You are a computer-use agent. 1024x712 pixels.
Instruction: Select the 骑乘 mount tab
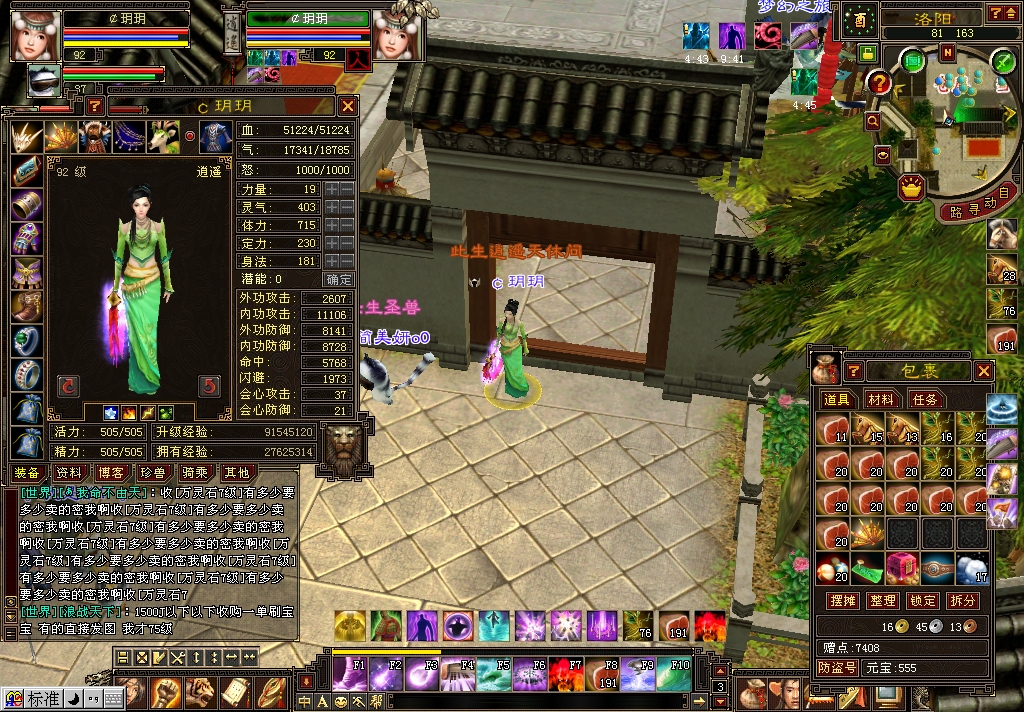click(194, 472)
